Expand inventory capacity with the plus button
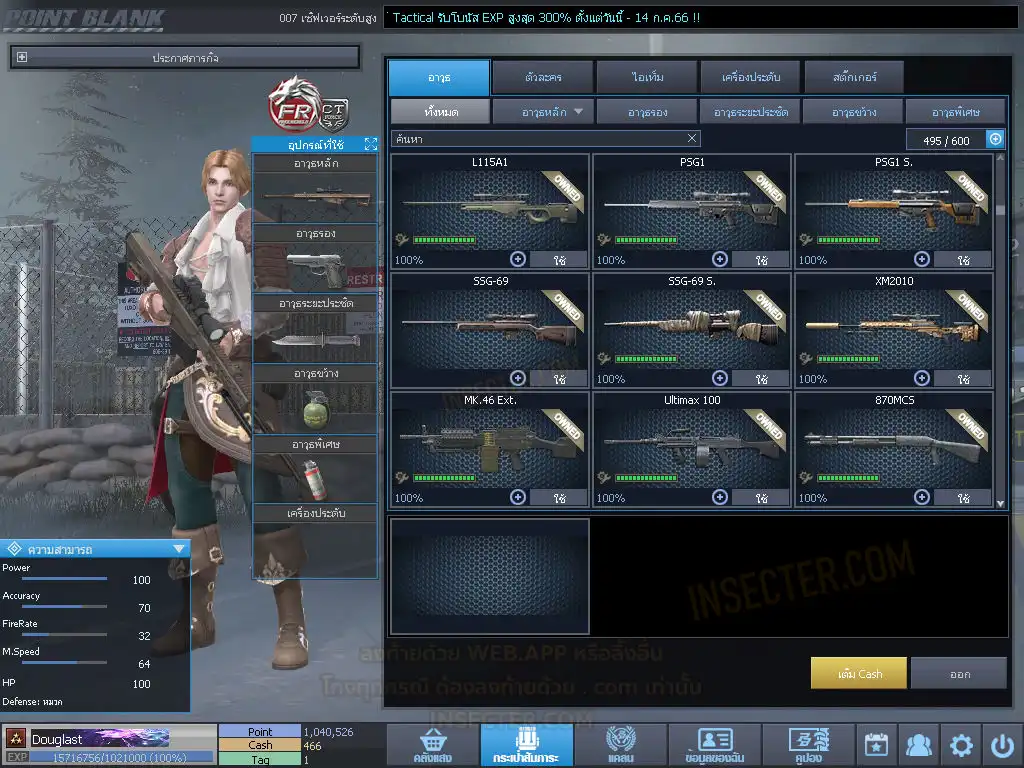The image size is (1024, 768). (995, 140)
